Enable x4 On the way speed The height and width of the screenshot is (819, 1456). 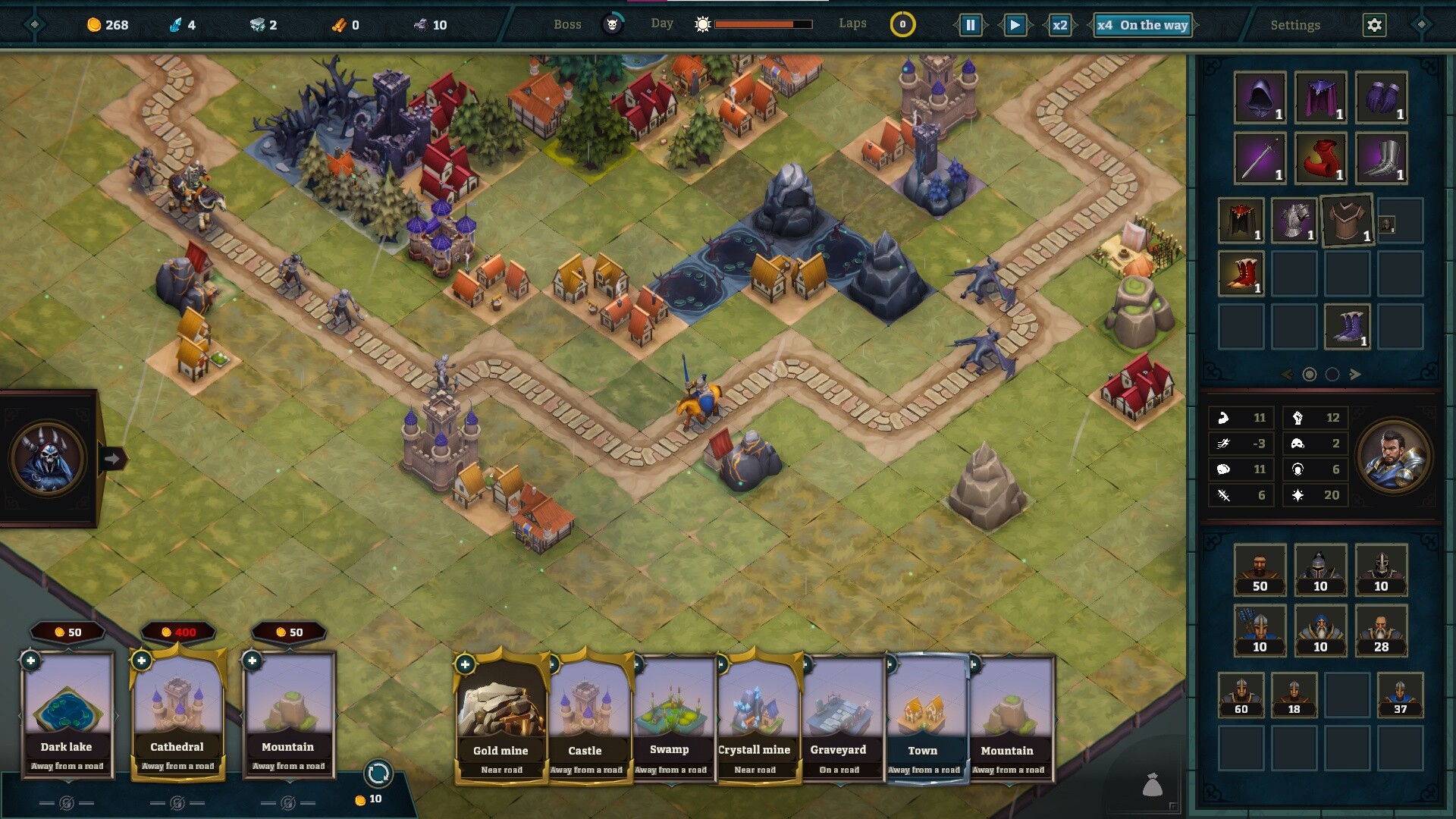pos(1142,25)
